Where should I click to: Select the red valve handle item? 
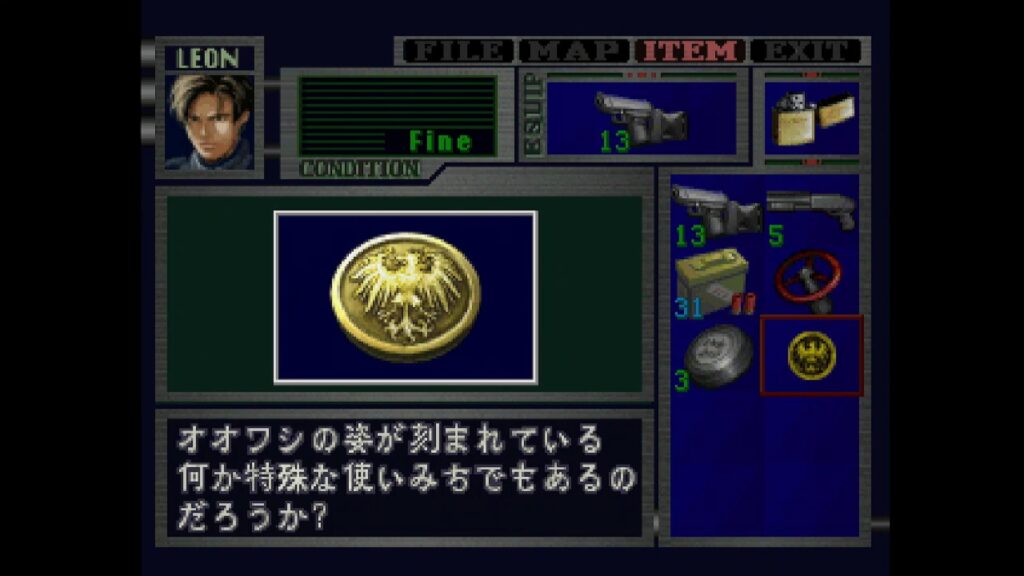coord(810,281)
